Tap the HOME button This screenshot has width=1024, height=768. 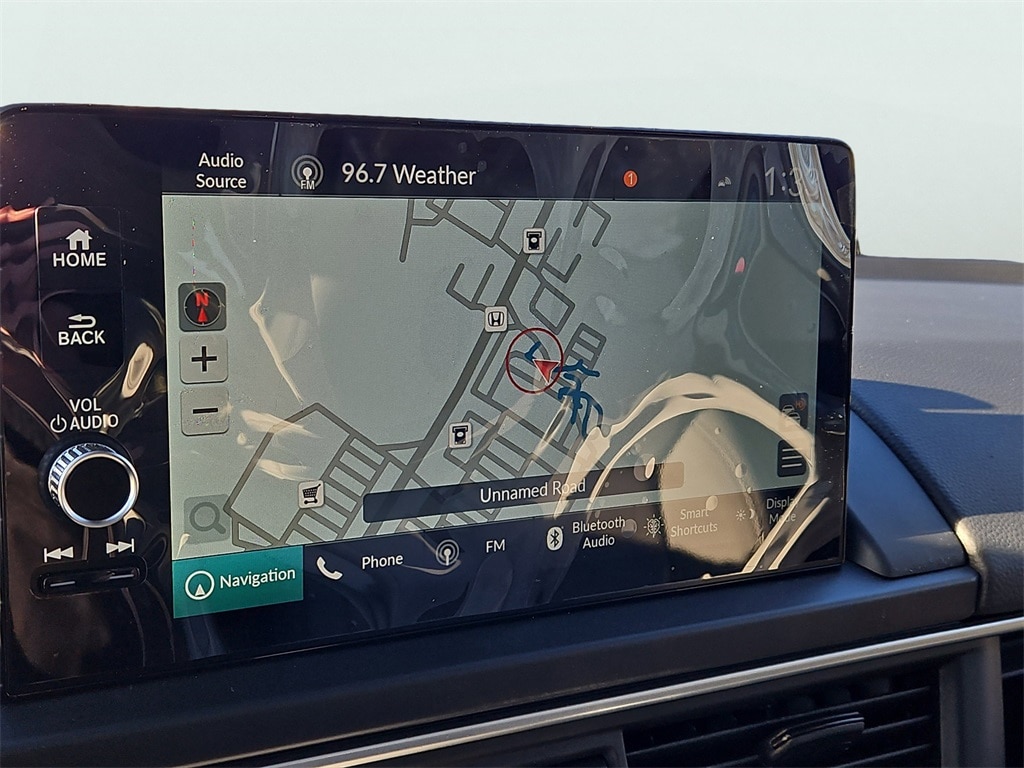[79, 249]
